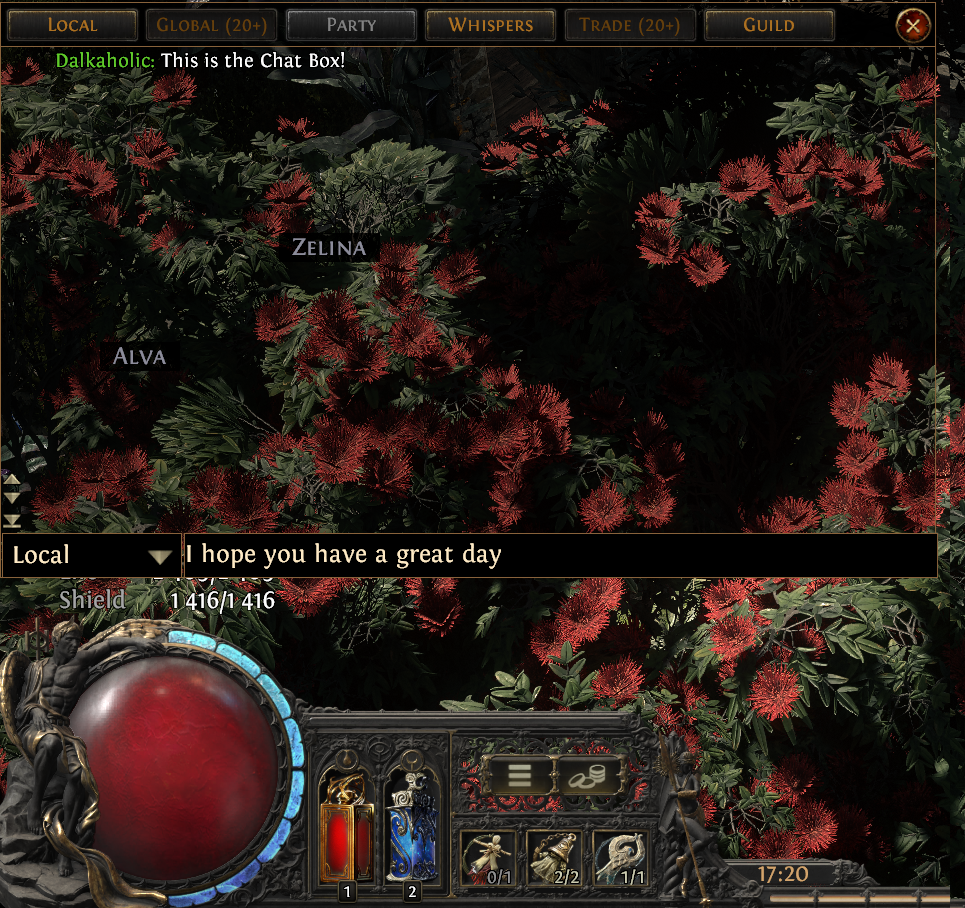Switch to the Local chat tab
Image resolution: width=965 pixels, height=908 pixels.
[x=73, y=24]
